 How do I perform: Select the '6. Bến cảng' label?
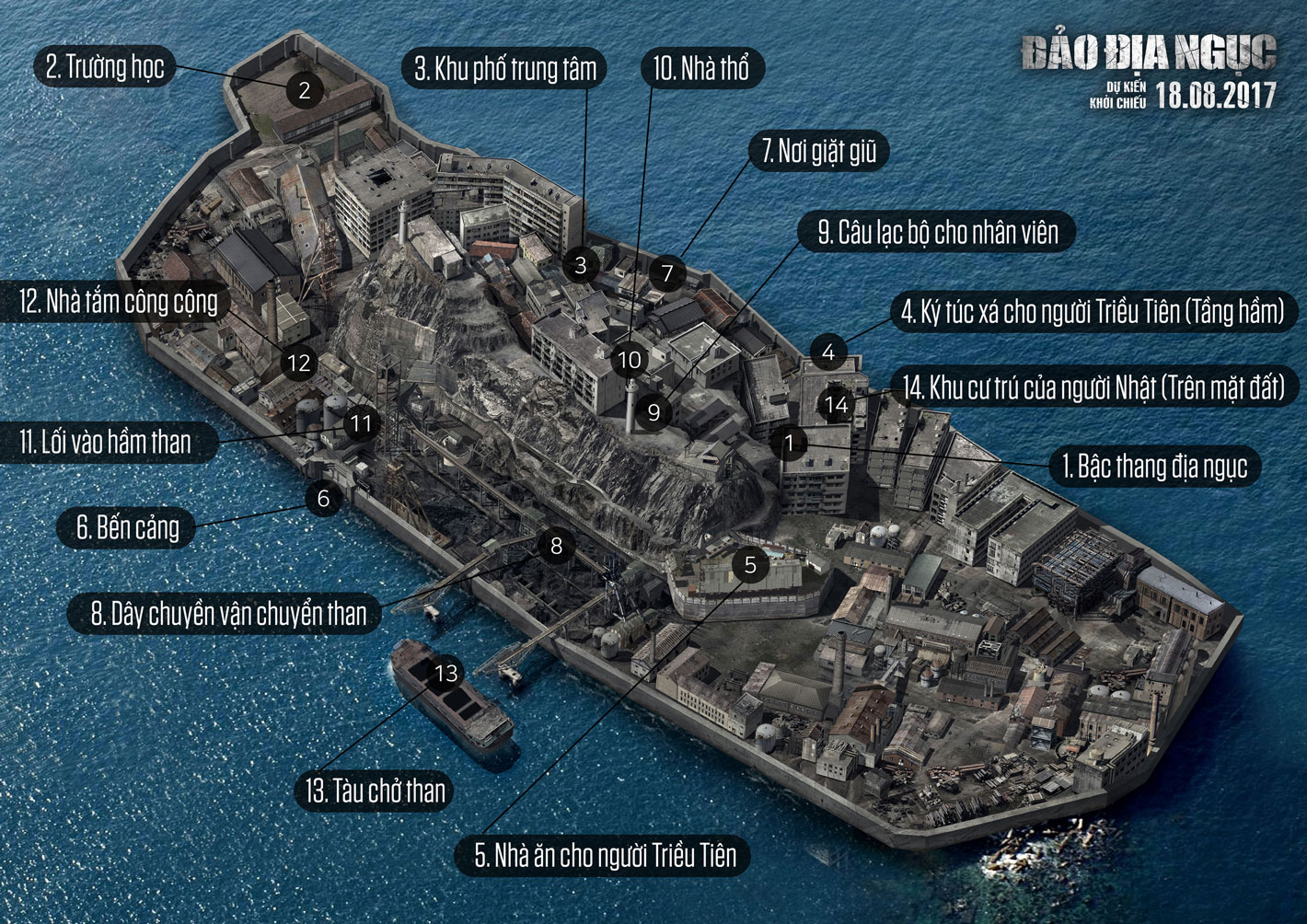coord(128,528)
